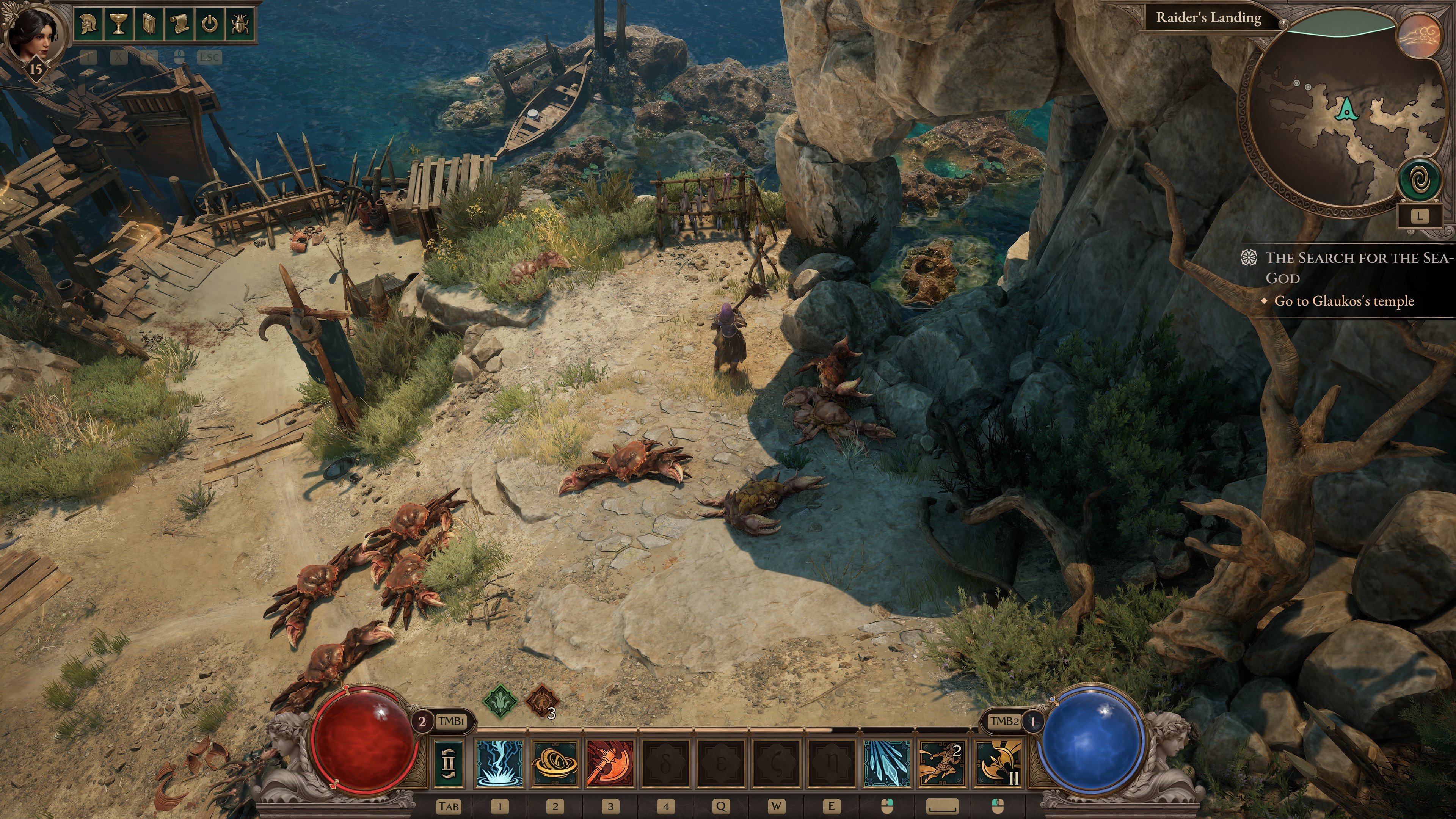Select the golden axe attack skill
Screen dimensions: 1456x819
[x=998, y=763]
